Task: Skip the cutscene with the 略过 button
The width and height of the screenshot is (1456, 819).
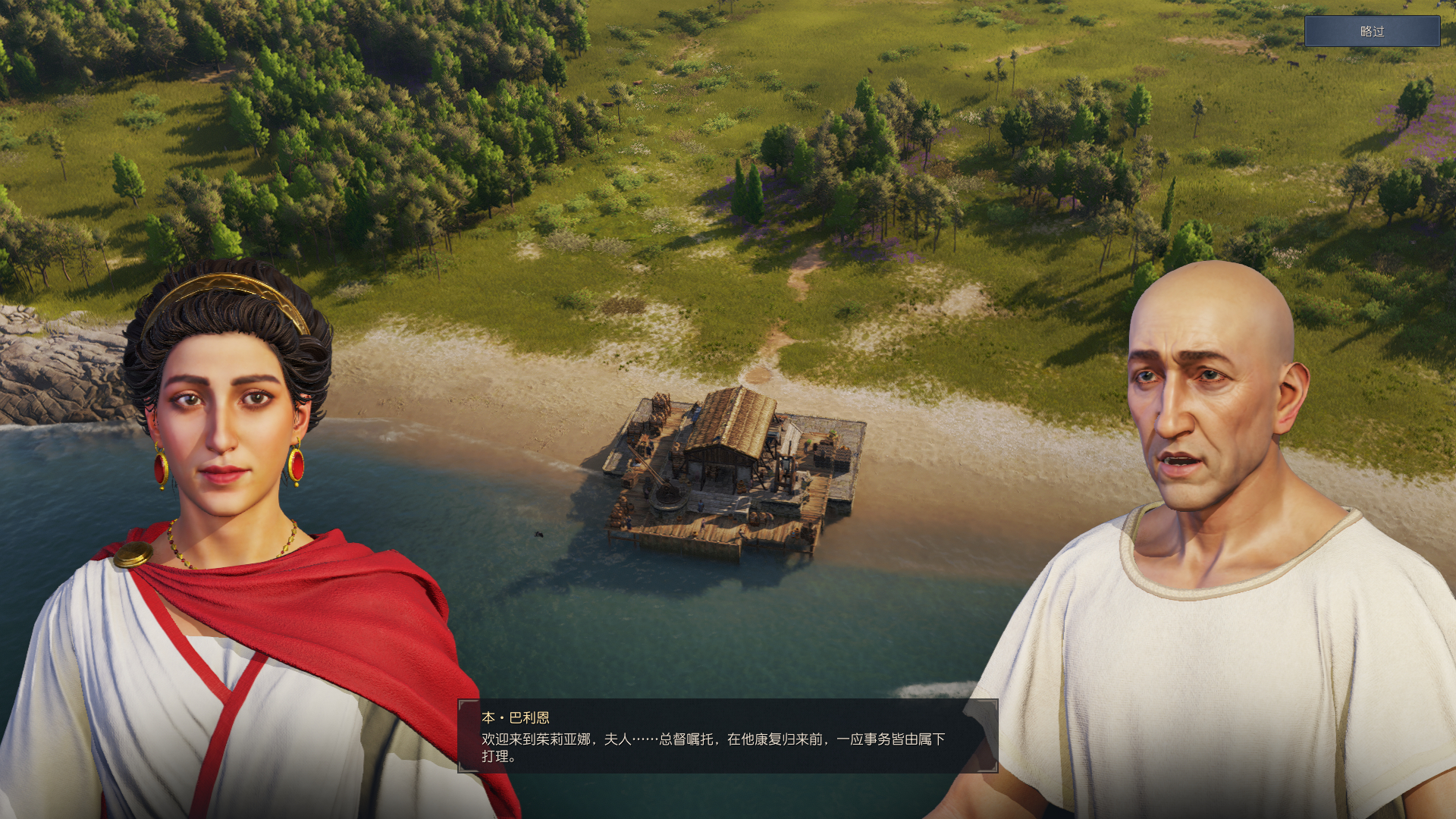Action: click(1371, 31)
